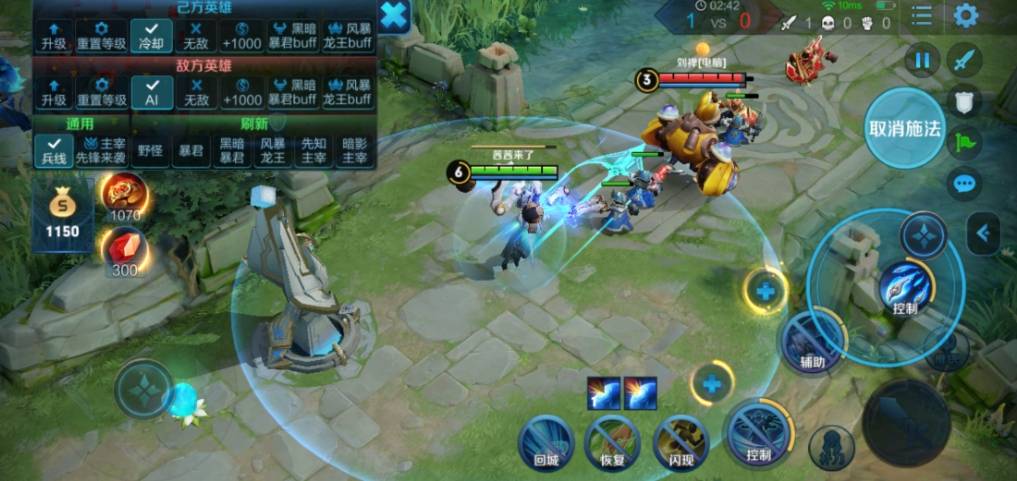Pause the match with the pause button

click(922, 60)
